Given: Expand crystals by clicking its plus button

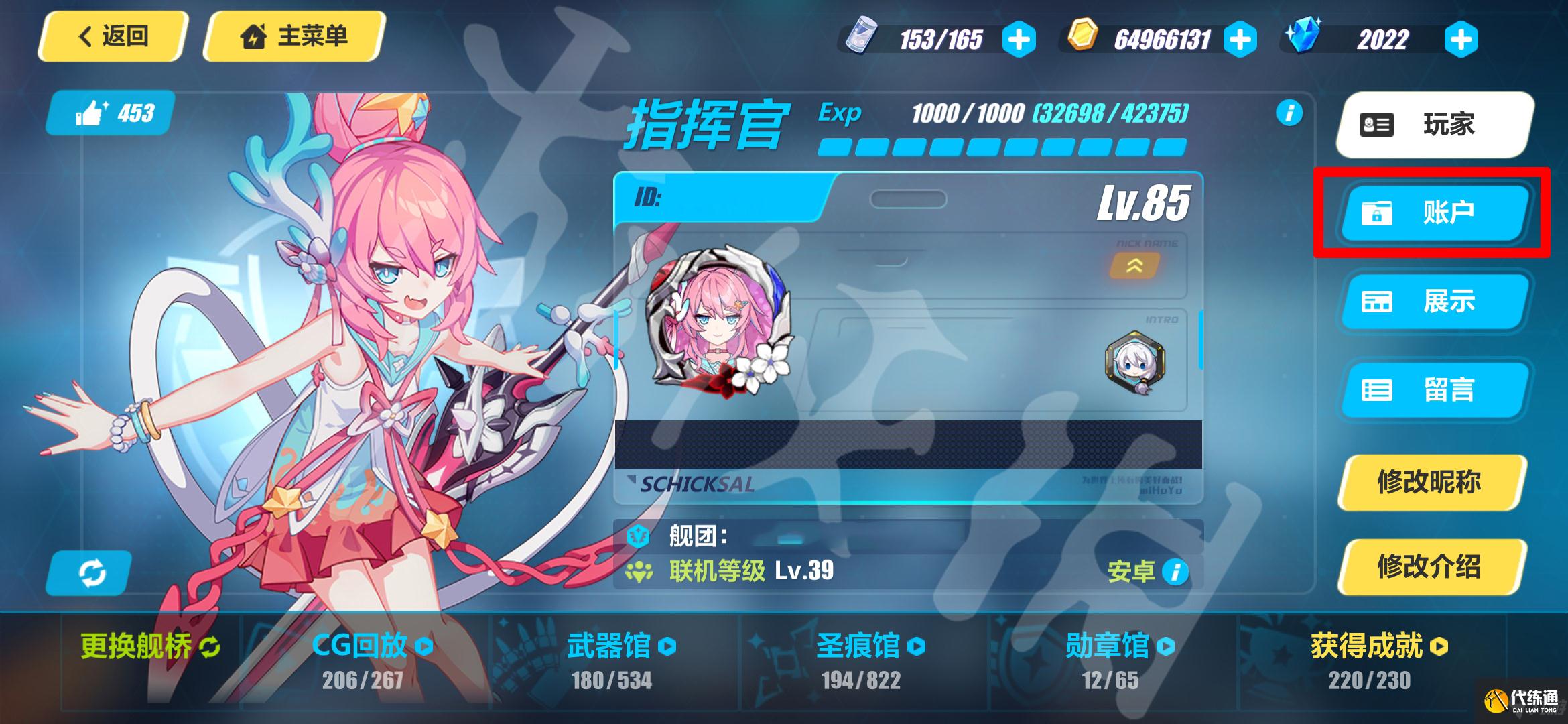Looking at the screenshot, I should (x=1461, y=39).
